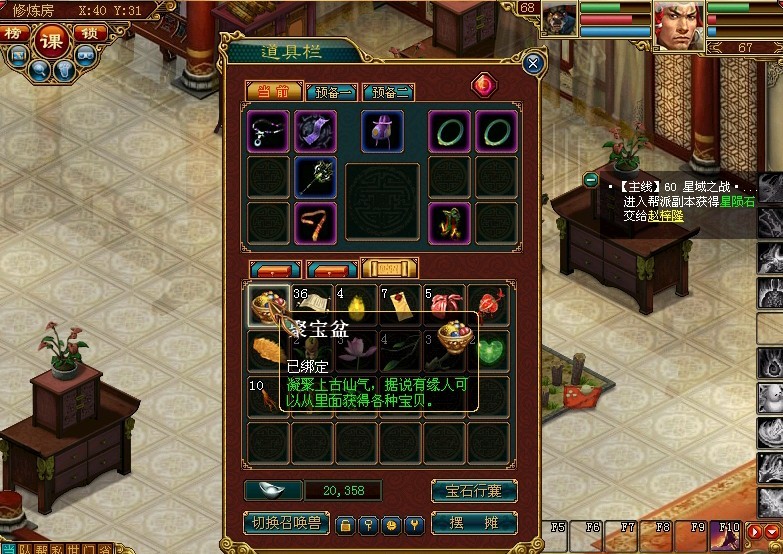Collapse the 主线 quest tracker
The image size is (783, 554).
click(x=591, y=180)
